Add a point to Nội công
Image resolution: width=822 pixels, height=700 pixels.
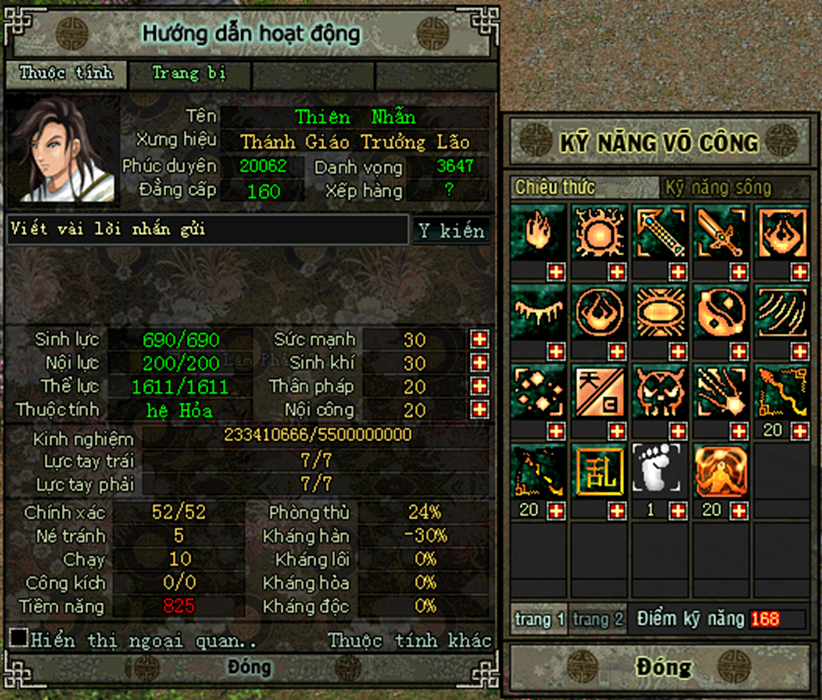pos(480,410)
